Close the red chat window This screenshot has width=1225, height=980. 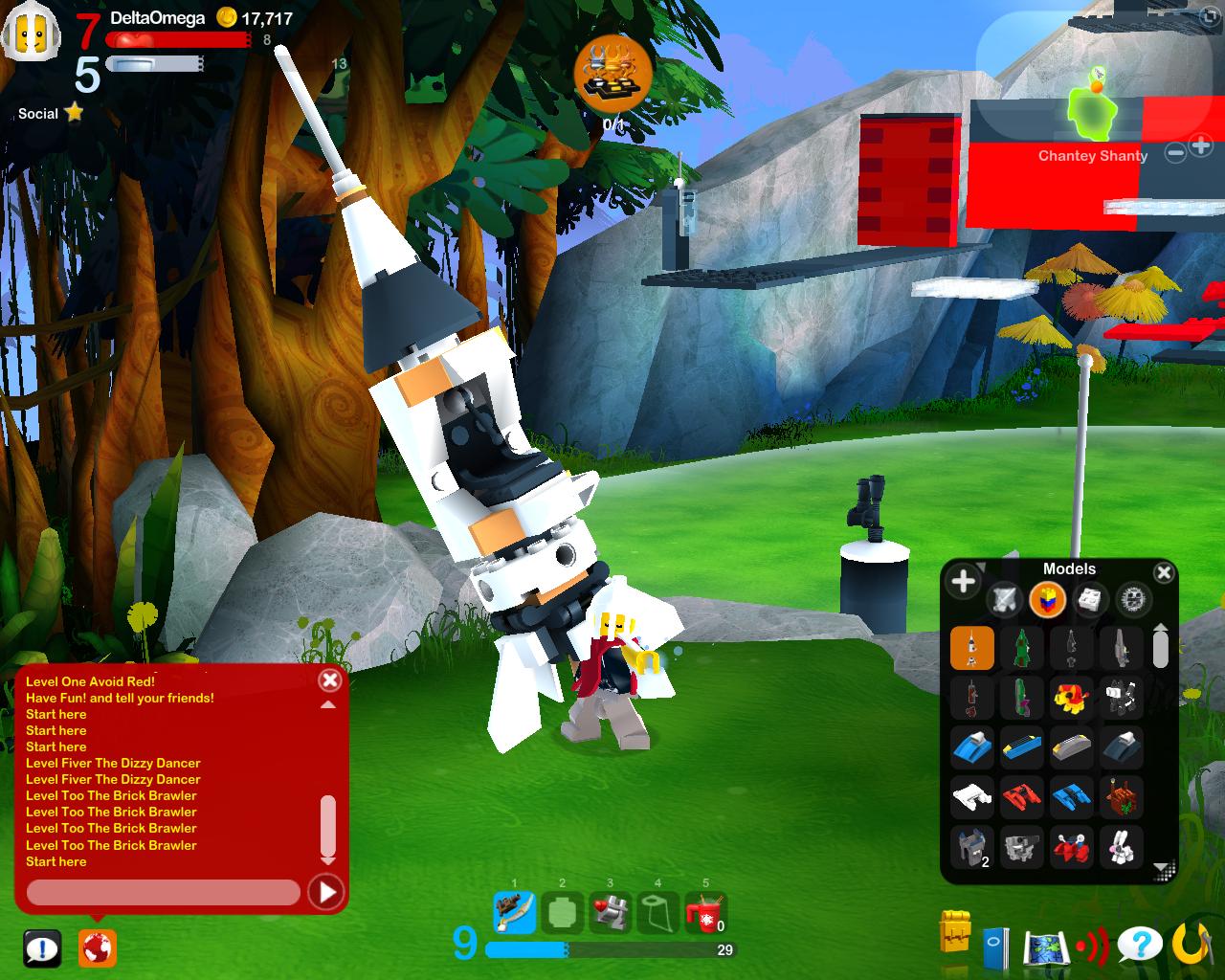(329, 680)
